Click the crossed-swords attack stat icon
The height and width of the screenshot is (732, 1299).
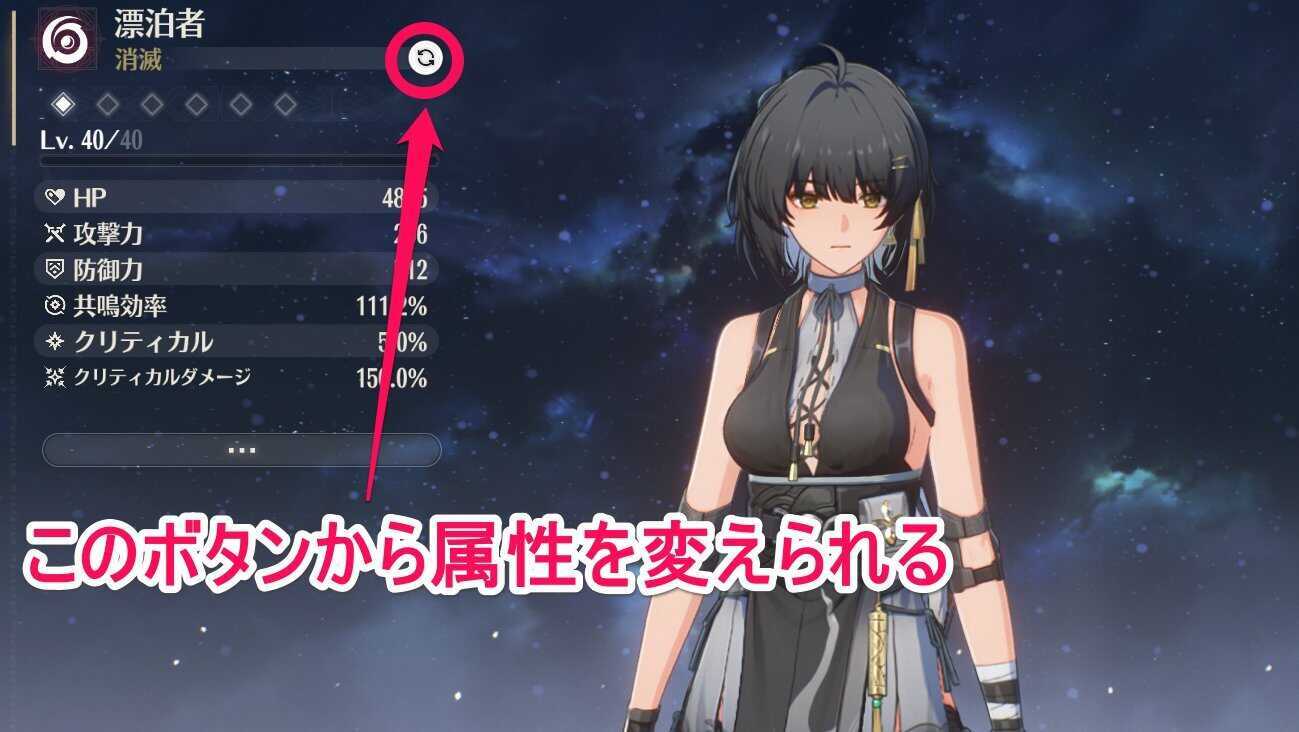point(58,233)
